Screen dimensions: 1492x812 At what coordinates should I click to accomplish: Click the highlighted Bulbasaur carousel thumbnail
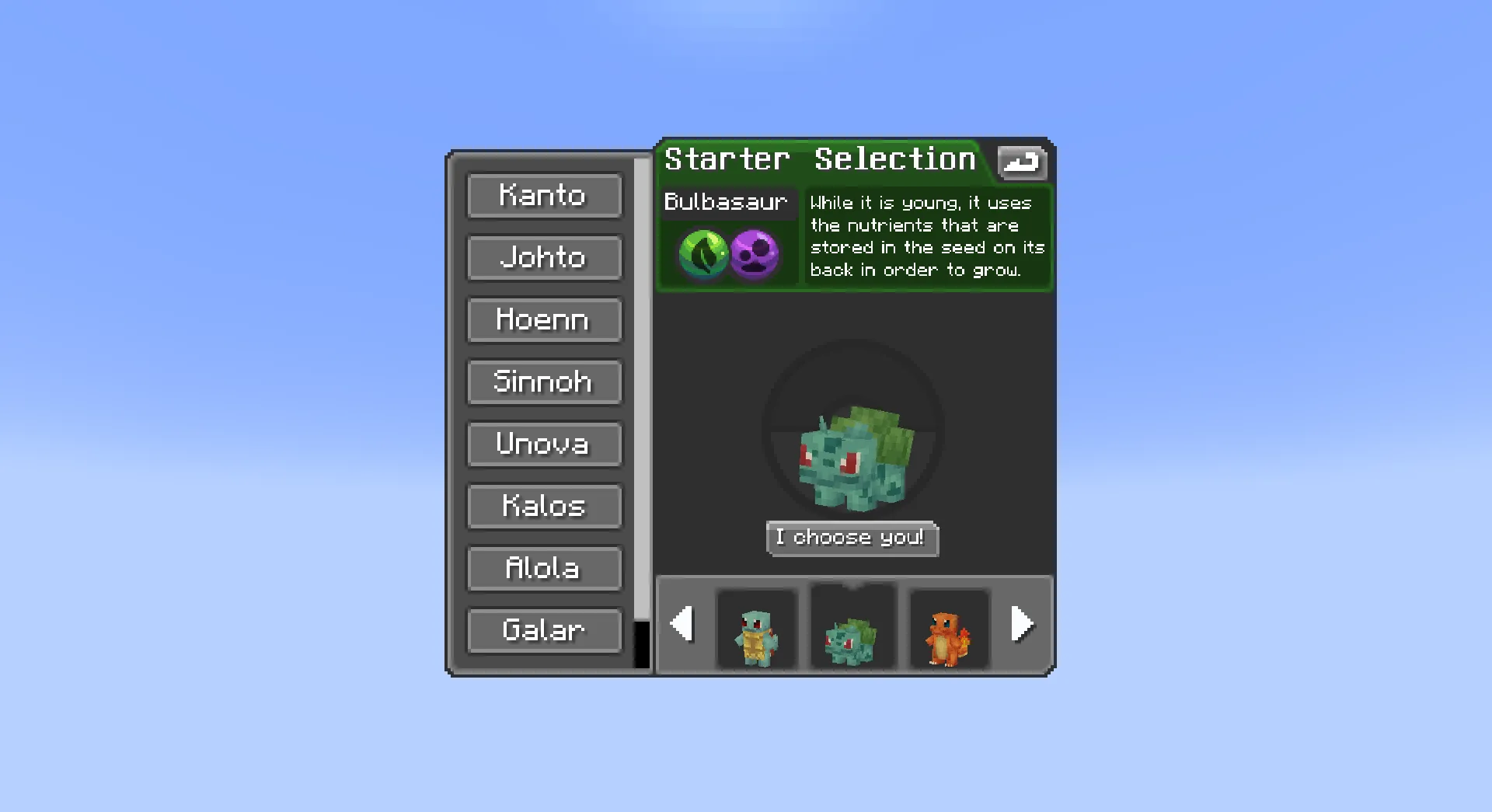[x=852, y=628]
